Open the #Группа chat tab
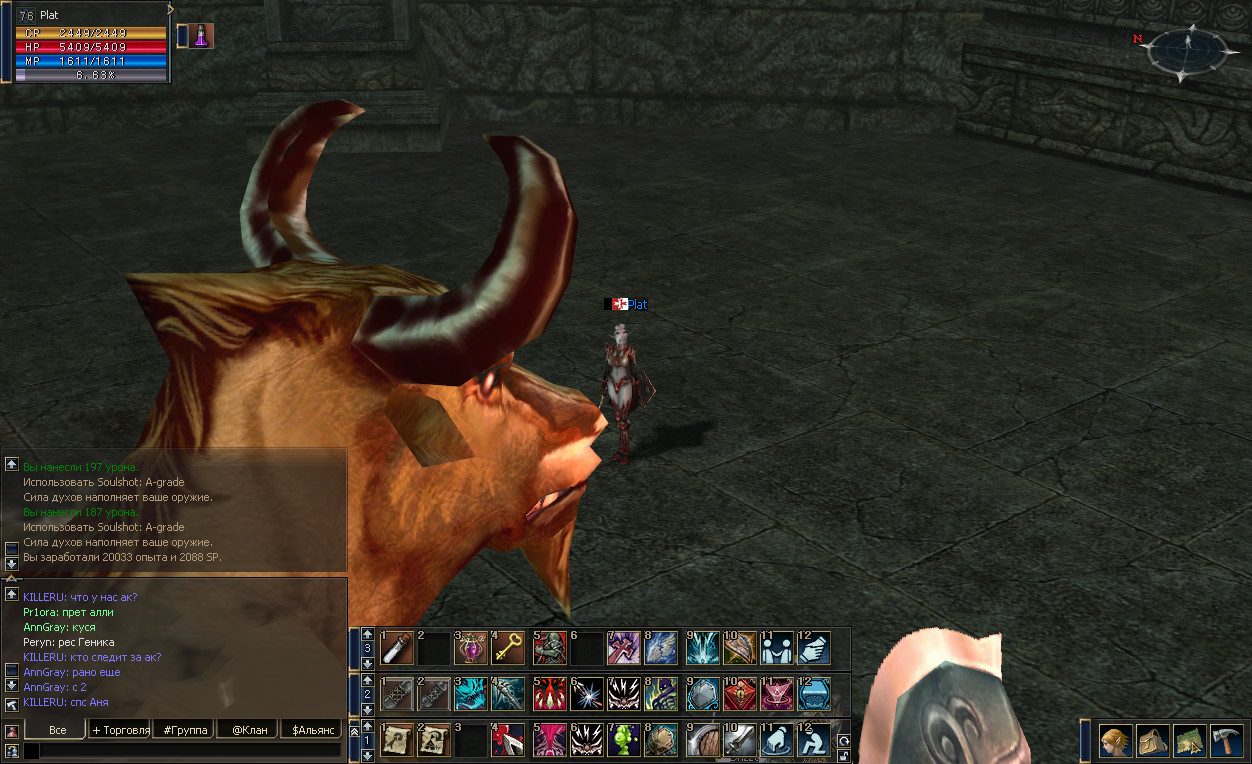 [184, 730]
